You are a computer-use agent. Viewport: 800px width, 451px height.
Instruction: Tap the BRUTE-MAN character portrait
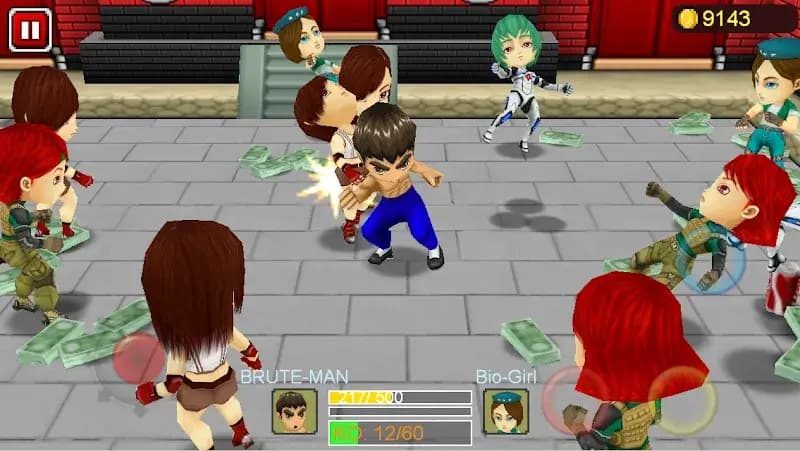(294, 410)
